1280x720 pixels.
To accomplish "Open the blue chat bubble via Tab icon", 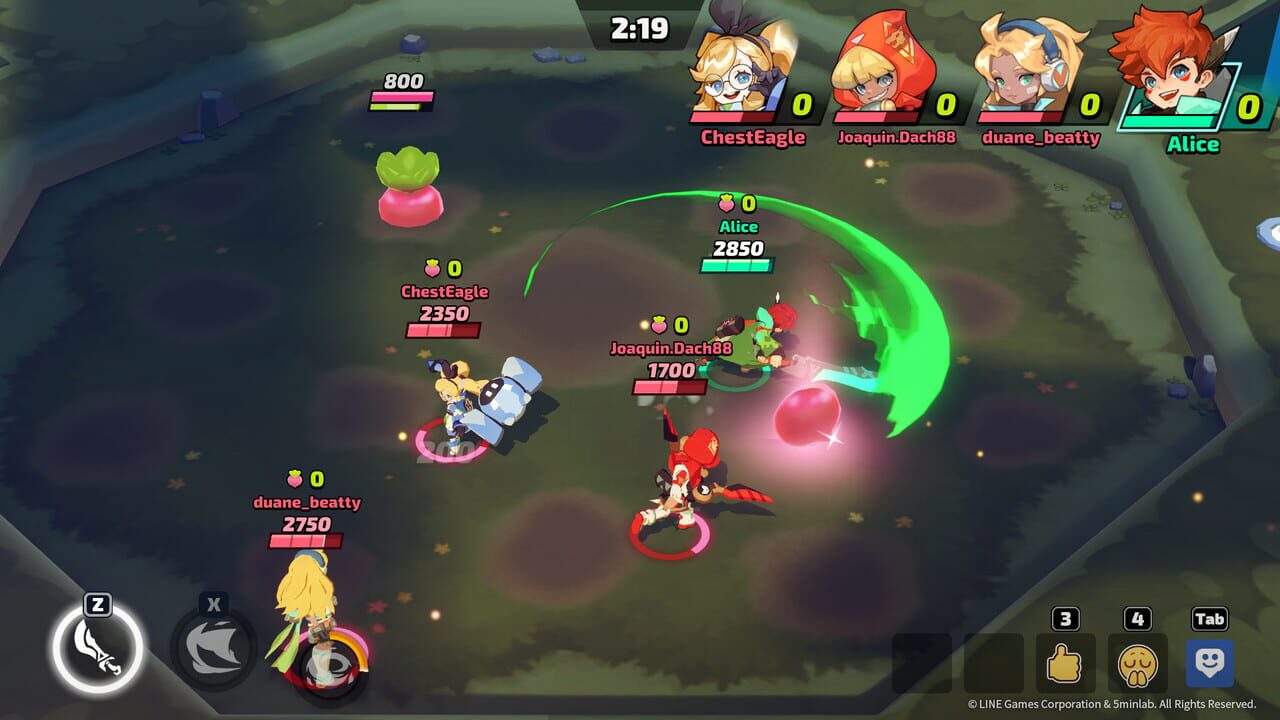I will click(1208, 660).
